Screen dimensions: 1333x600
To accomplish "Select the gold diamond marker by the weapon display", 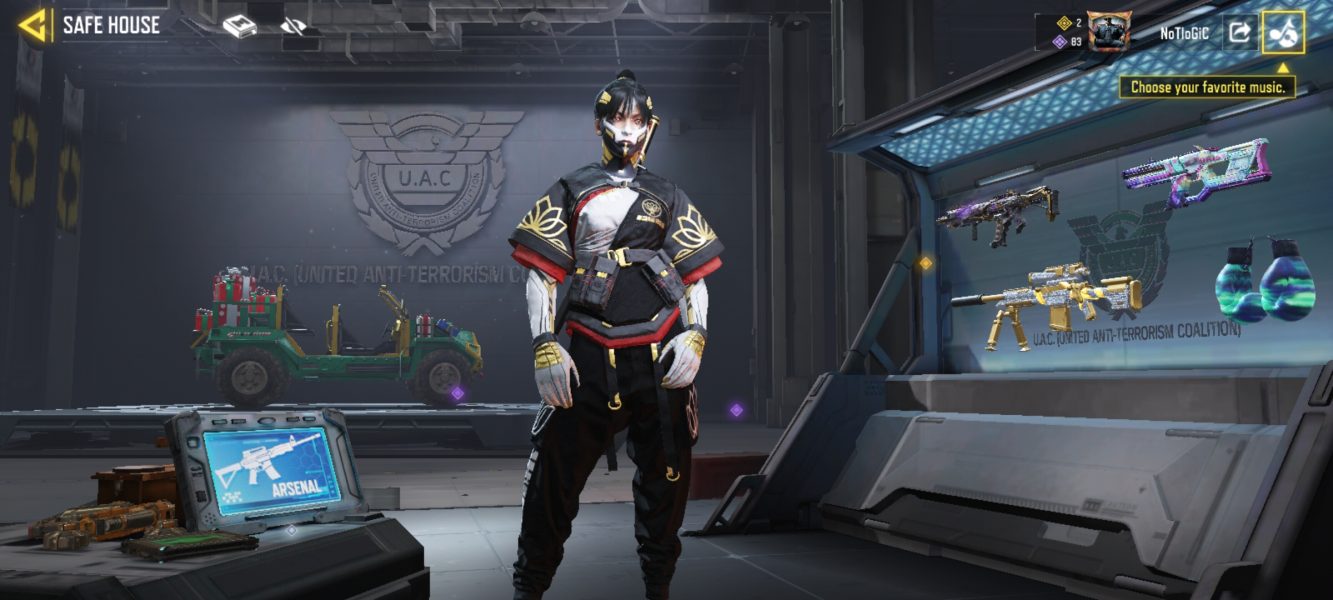I will click(925, 263).
